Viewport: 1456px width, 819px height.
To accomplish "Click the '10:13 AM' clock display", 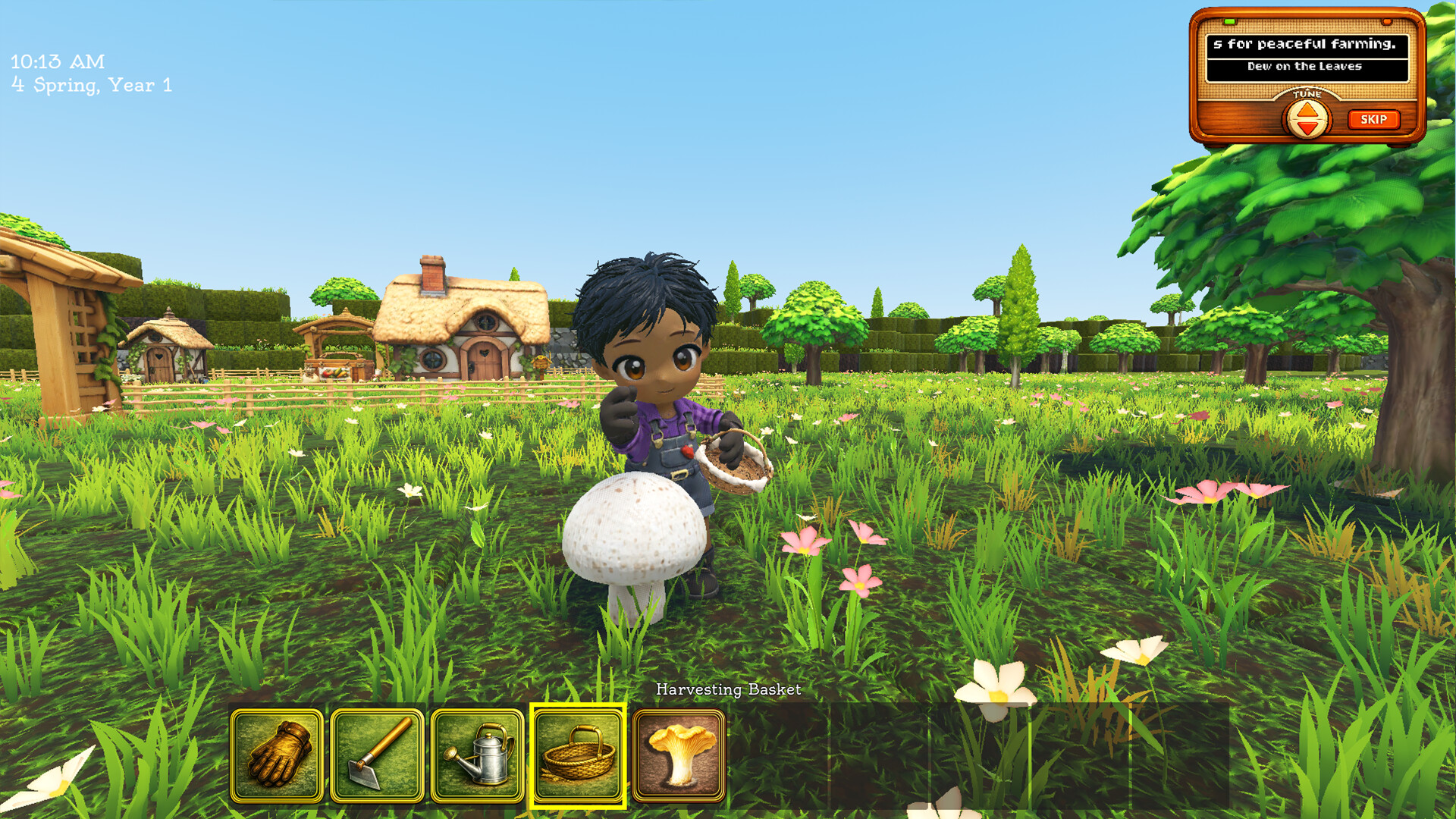I will coord(57,62).
